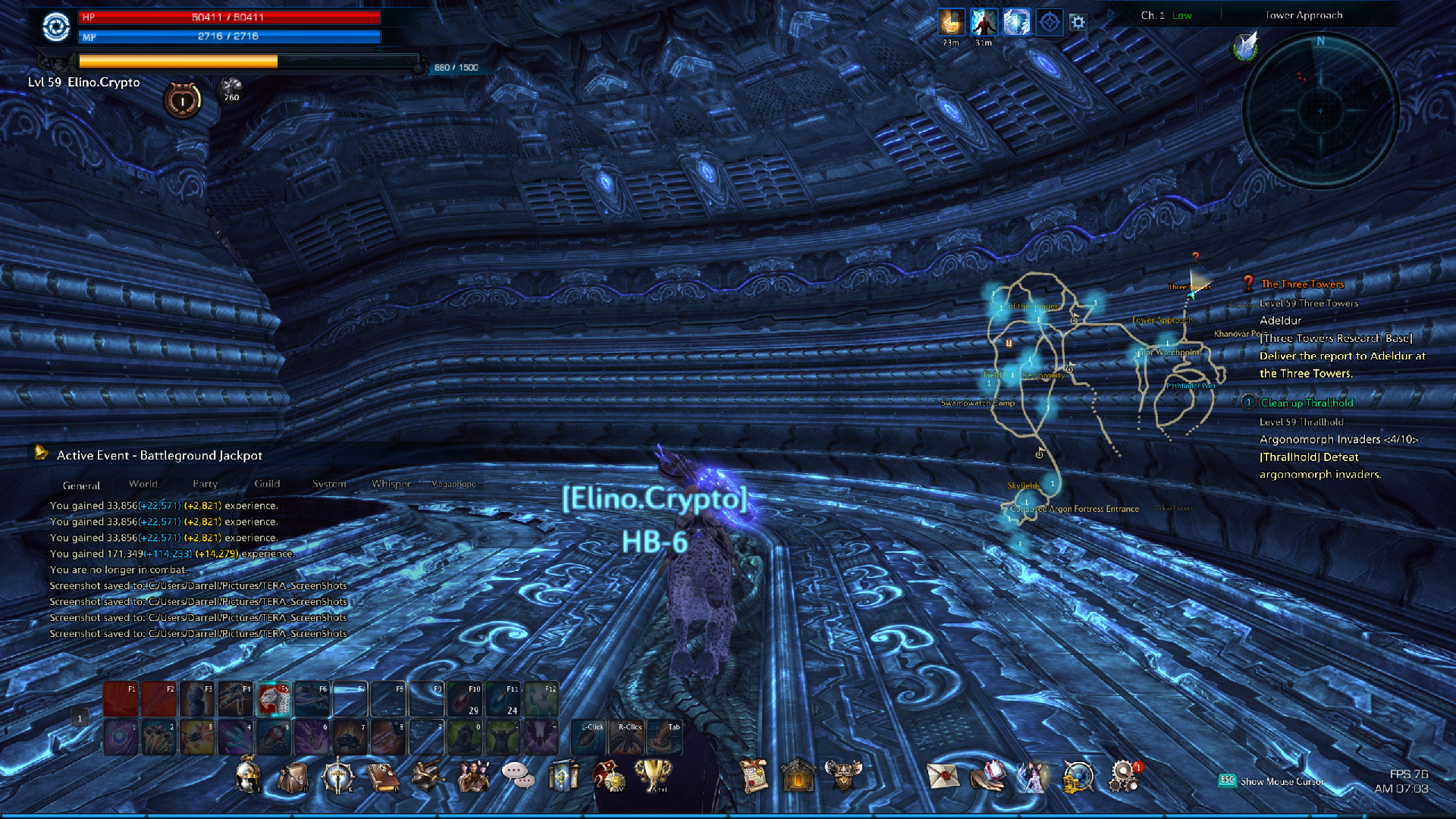This screenshot has height=819, width=1456.
Task: Open the sealed envelope mail icon
Action: 943,777
